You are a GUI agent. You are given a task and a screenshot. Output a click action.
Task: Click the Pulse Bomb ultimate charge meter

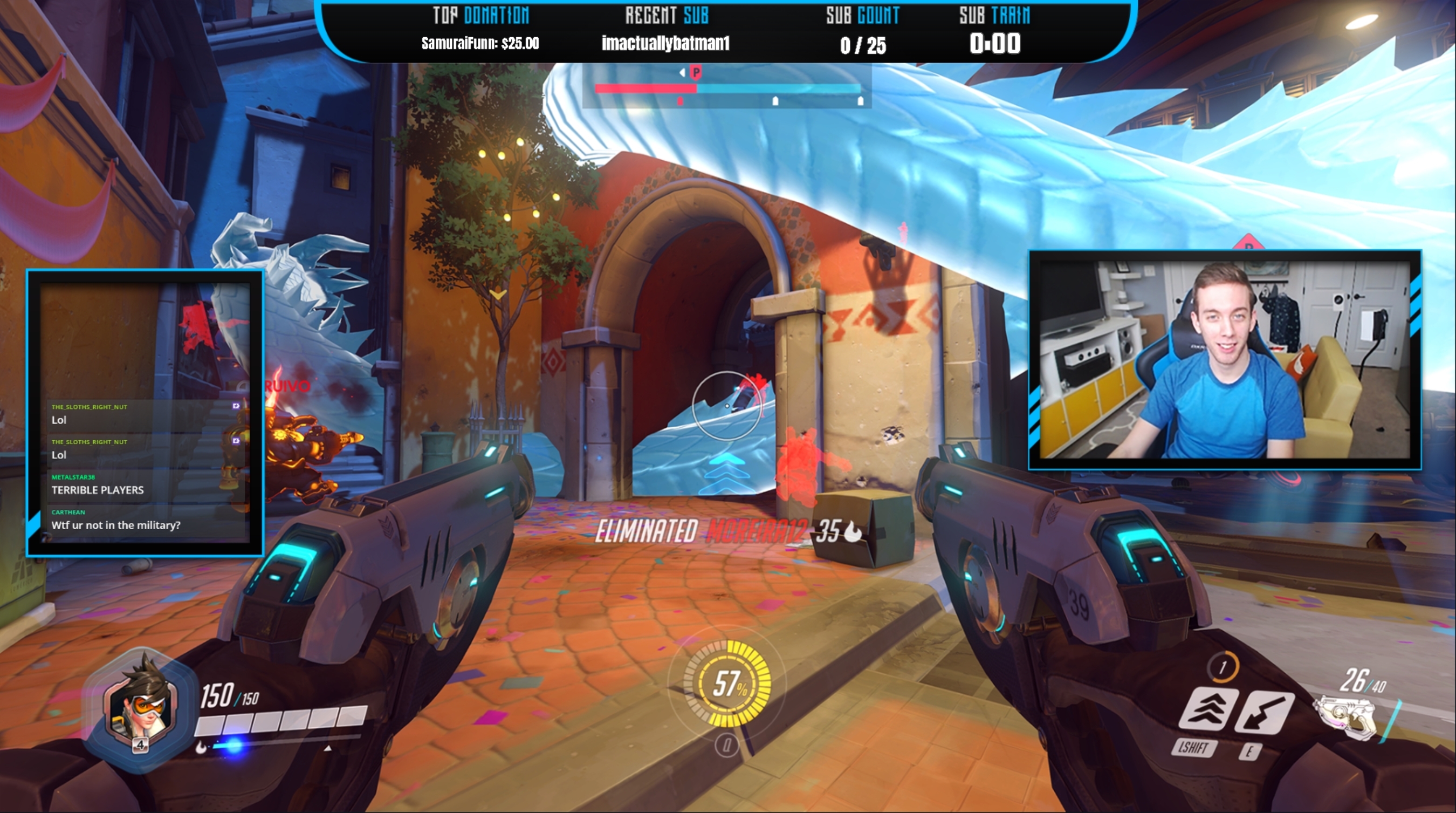[727, 684]
